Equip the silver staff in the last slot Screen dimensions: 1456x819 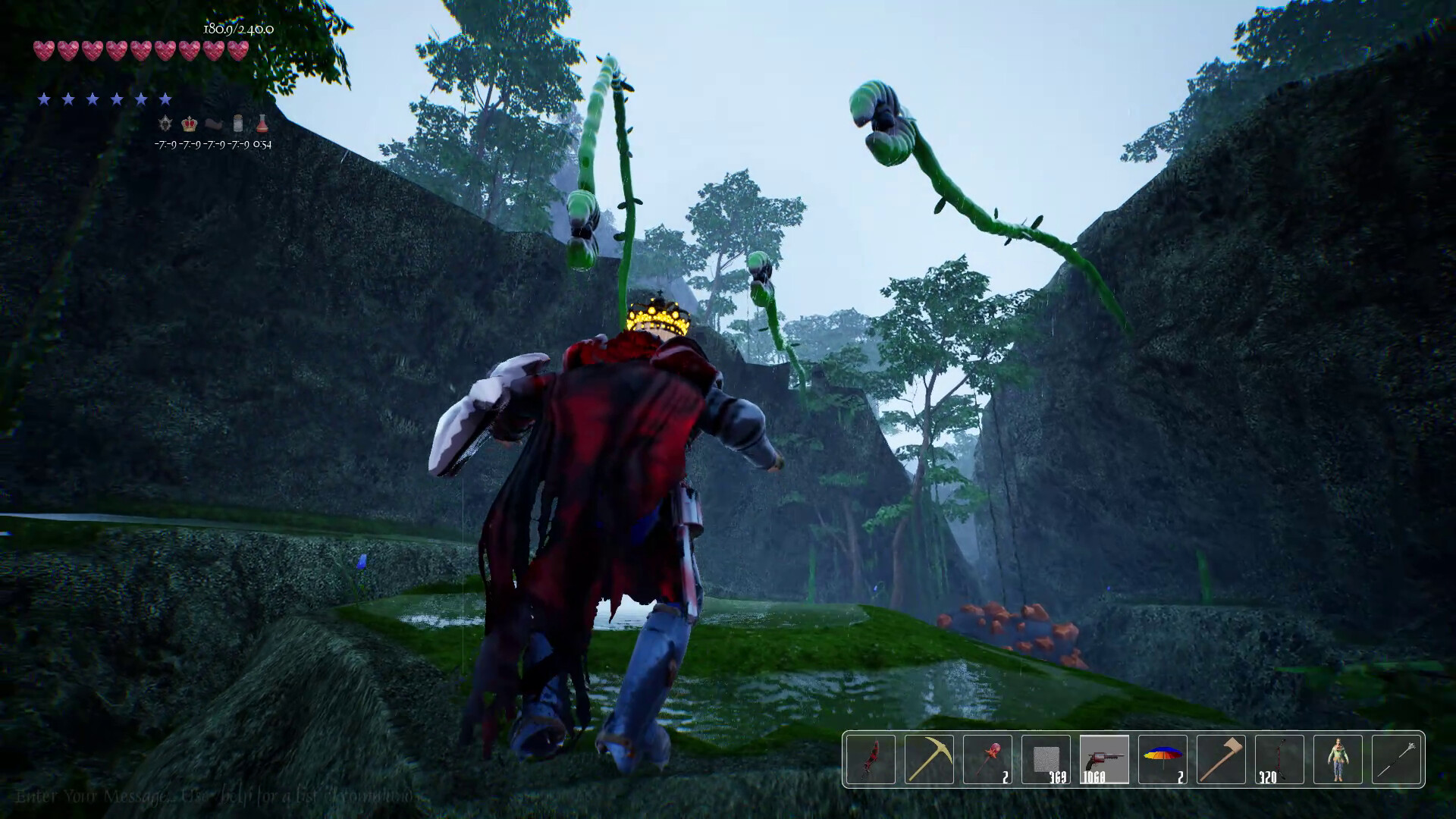click(1396, 759)
